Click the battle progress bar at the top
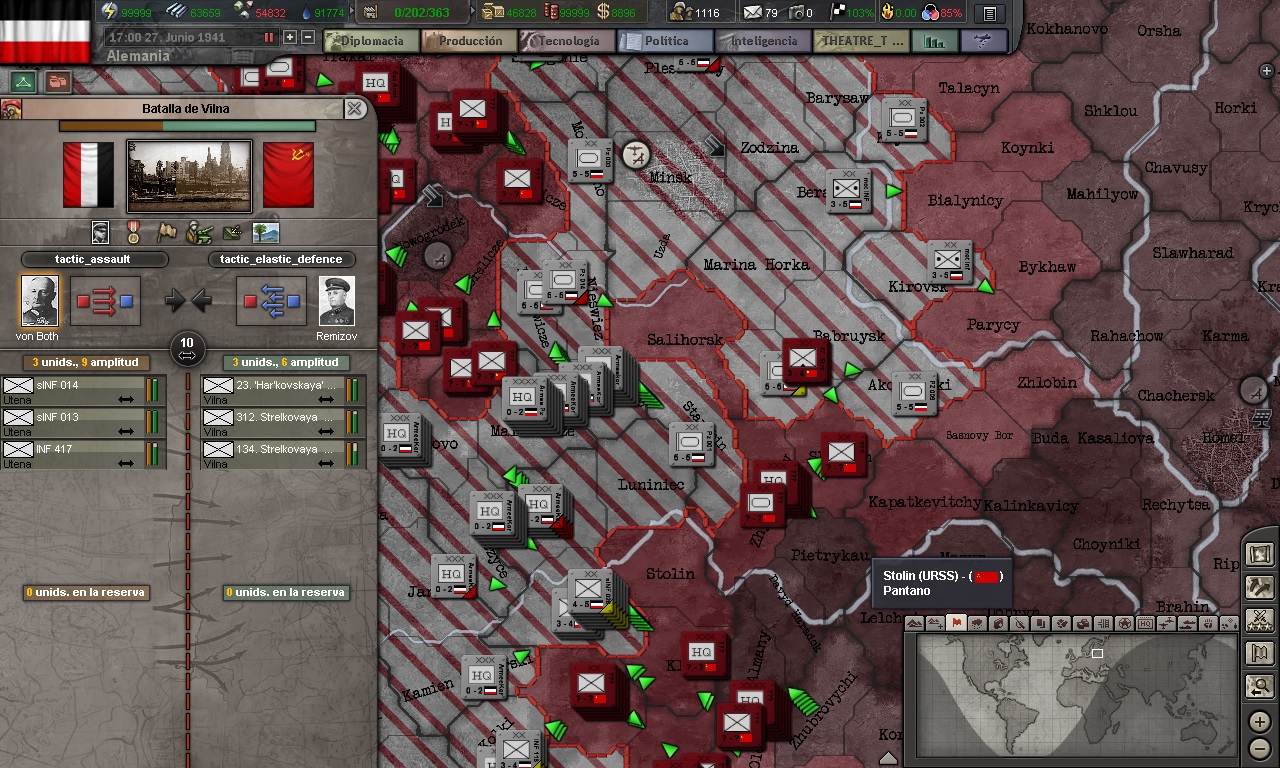1280x768 pixels. coord(186,125)
